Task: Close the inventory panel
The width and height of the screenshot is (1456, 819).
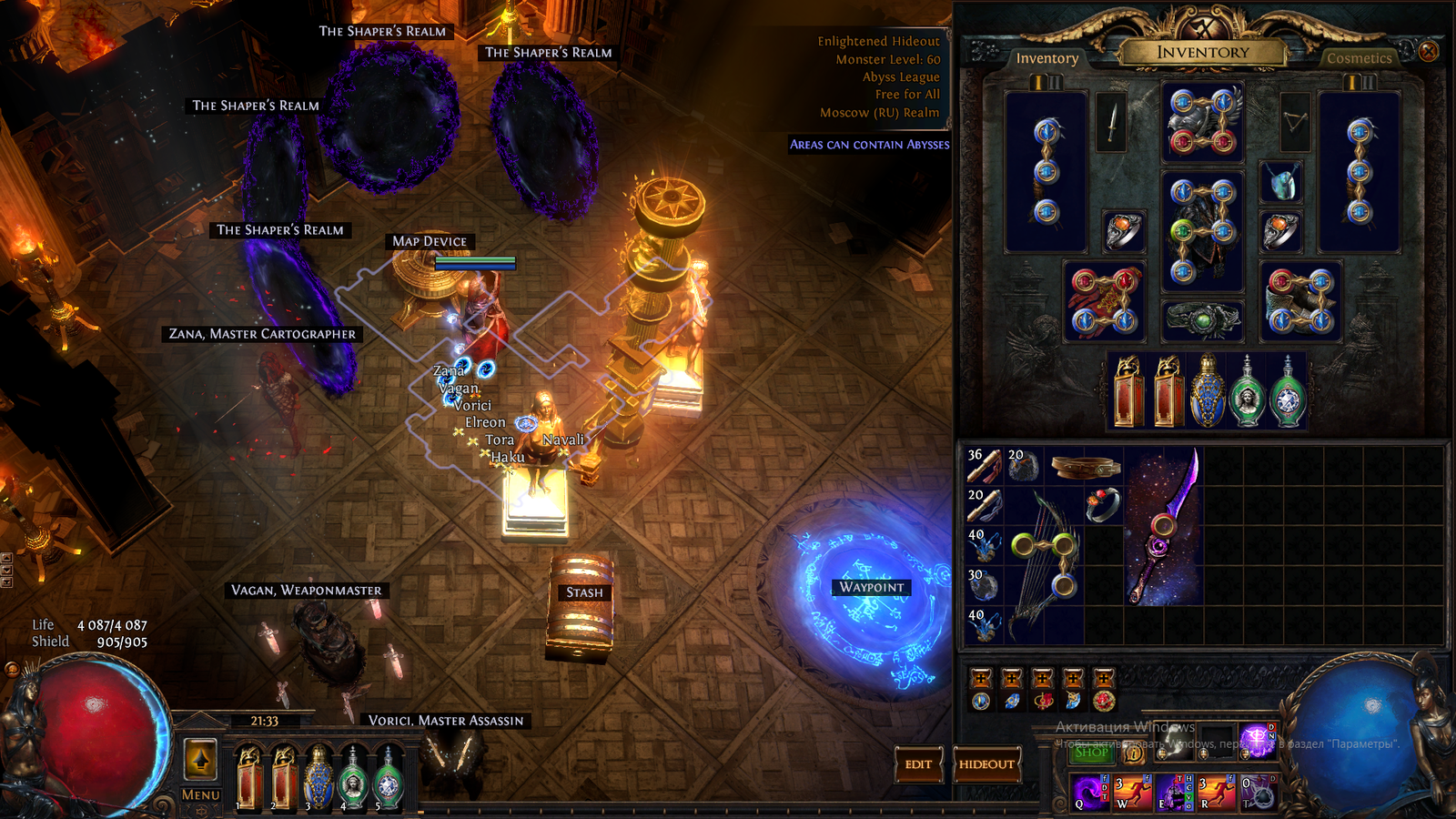Action: pyautogui.click(x=1429, y=52)
